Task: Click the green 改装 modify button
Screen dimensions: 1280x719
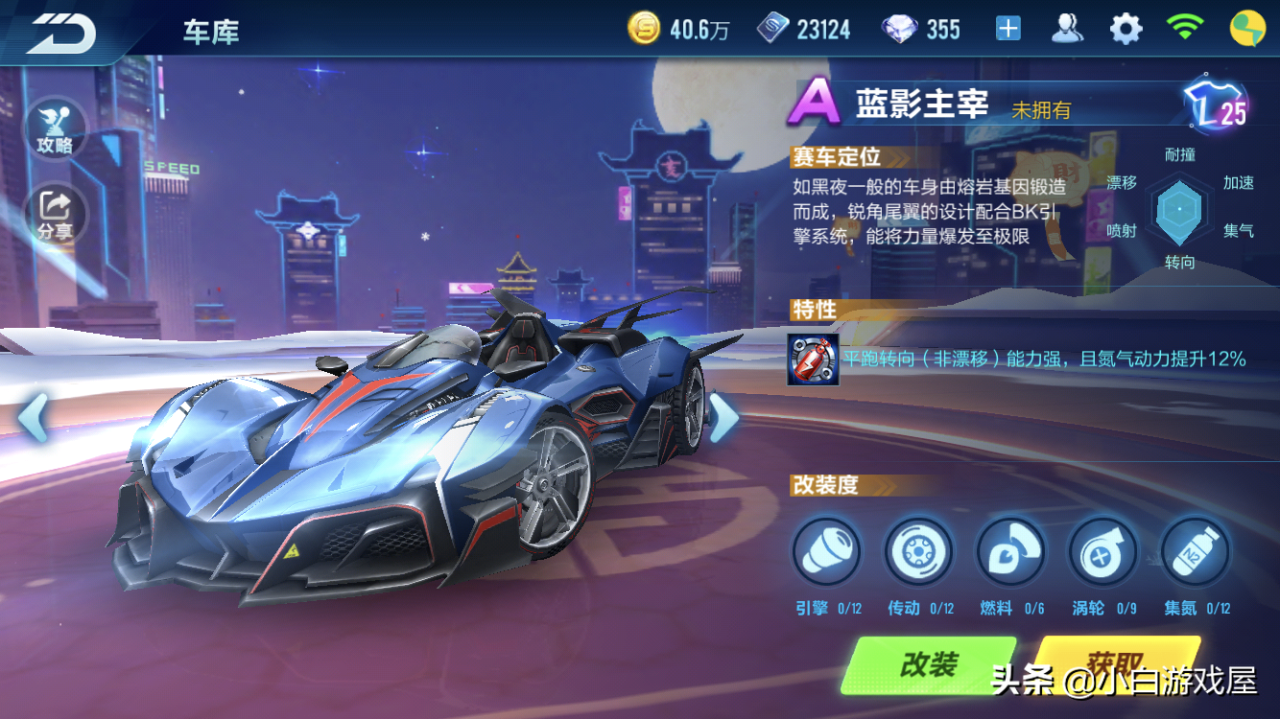Action: [928, 665]
